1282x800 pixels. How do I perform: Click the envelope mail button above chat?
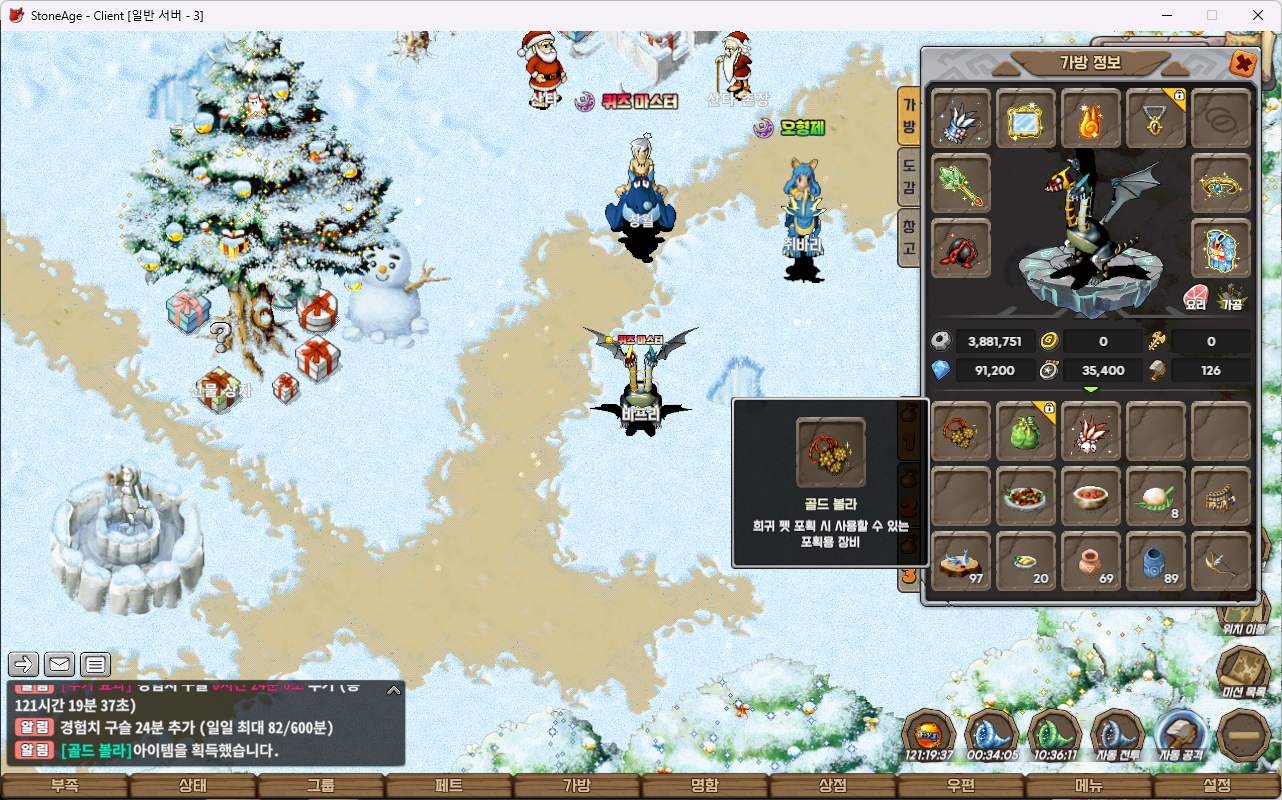tap(60, 663)
